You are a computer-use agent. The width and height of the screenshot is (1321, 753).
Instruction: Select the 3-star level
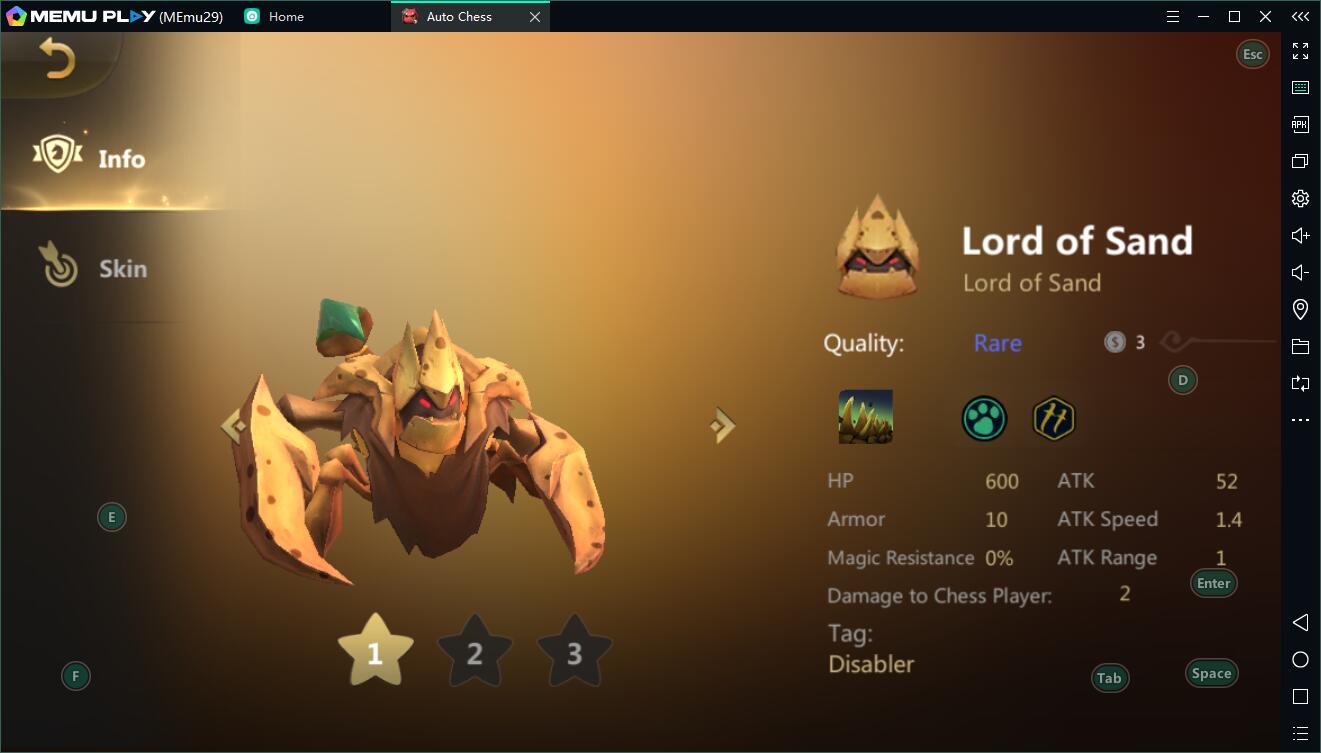tap(574, 652)
